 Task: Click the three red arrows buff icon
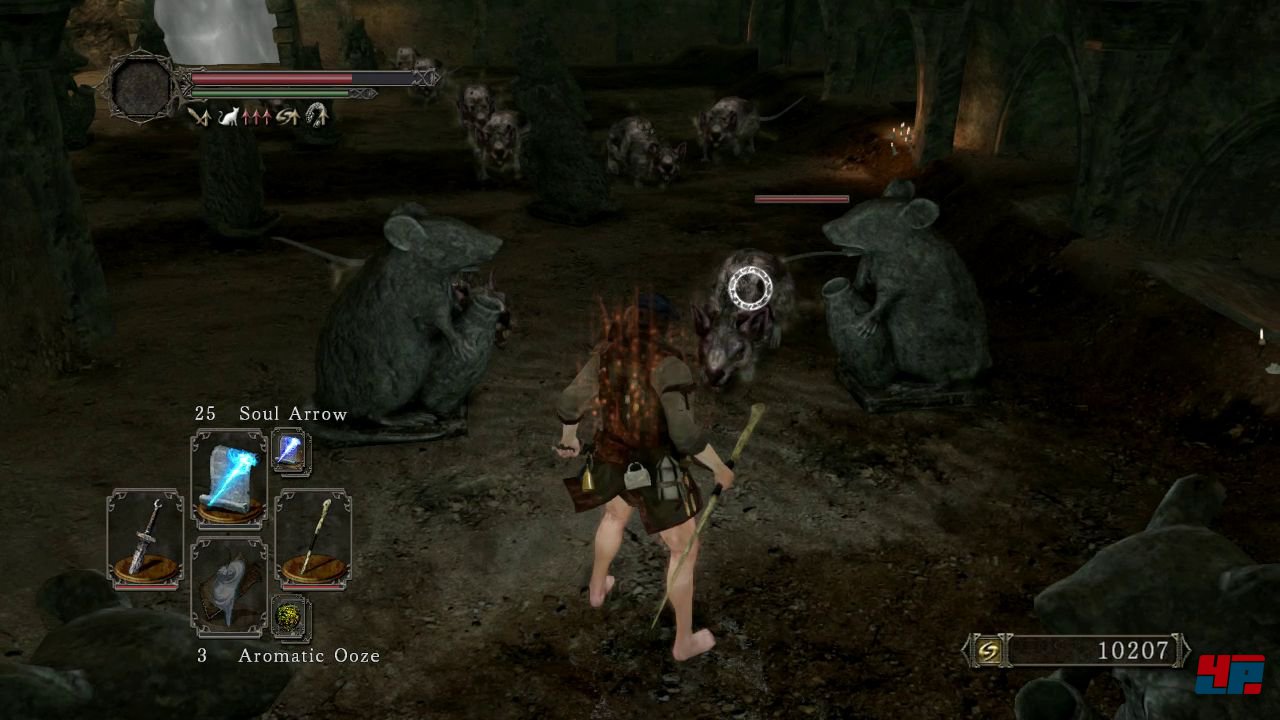click(x=258, y=116)
